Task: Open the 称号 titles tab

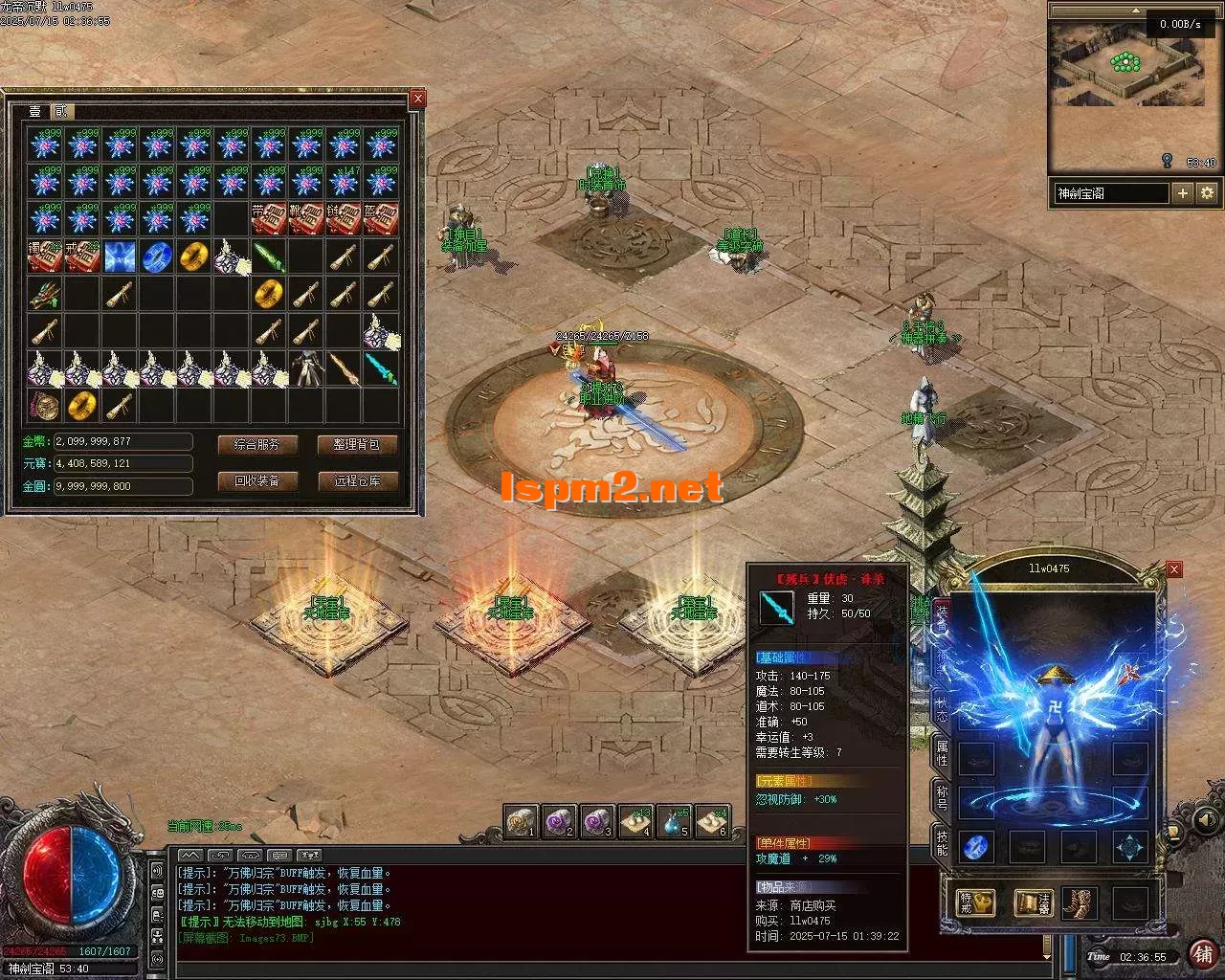Action: click(x=942, y=798)
